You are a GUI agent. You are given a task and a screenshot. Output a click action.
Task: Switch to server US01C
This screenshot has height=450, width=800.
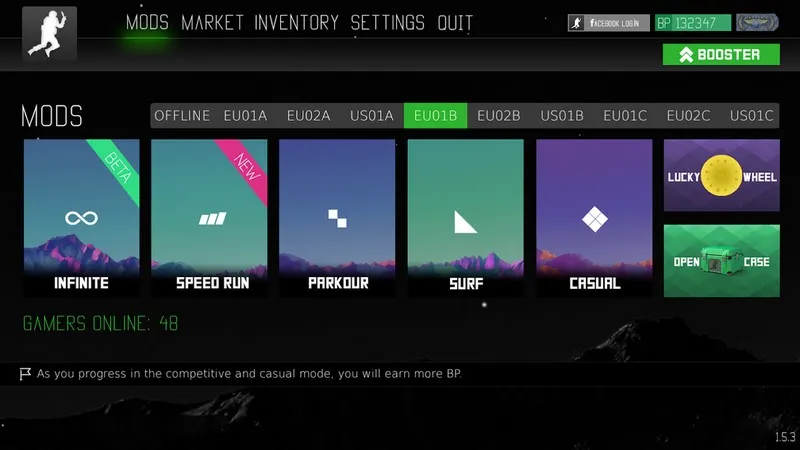pos(751,116)
